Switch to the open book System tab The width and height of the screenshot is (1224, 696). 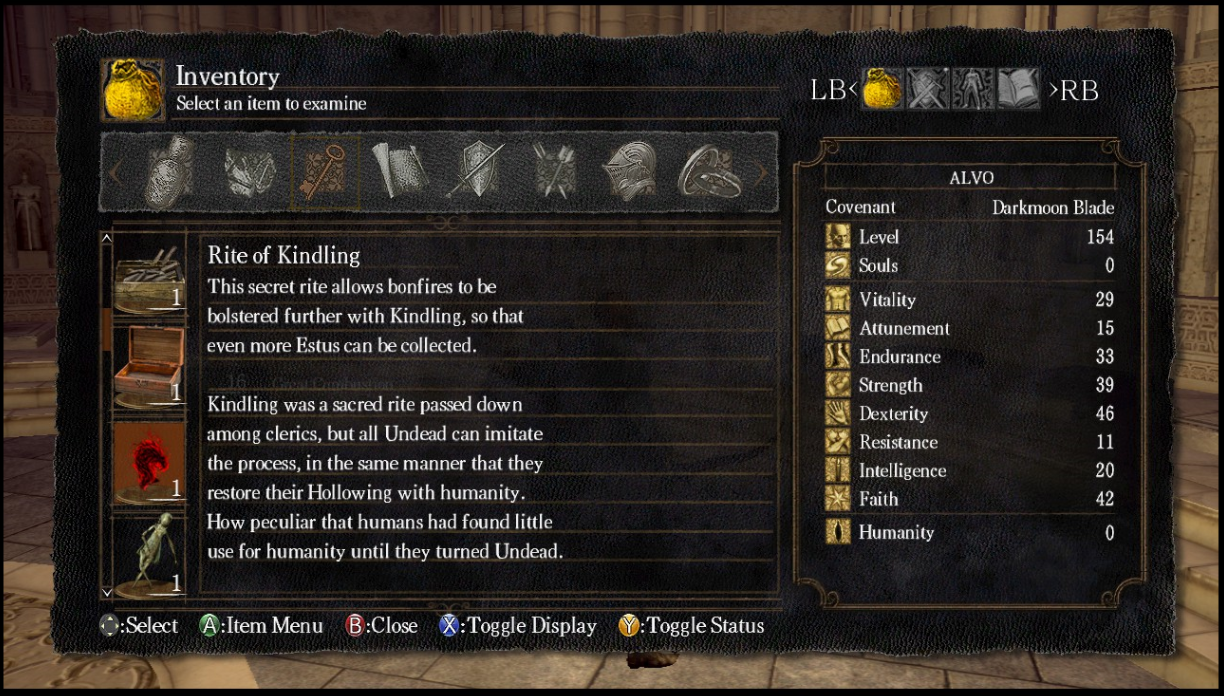click(1016, 89)
